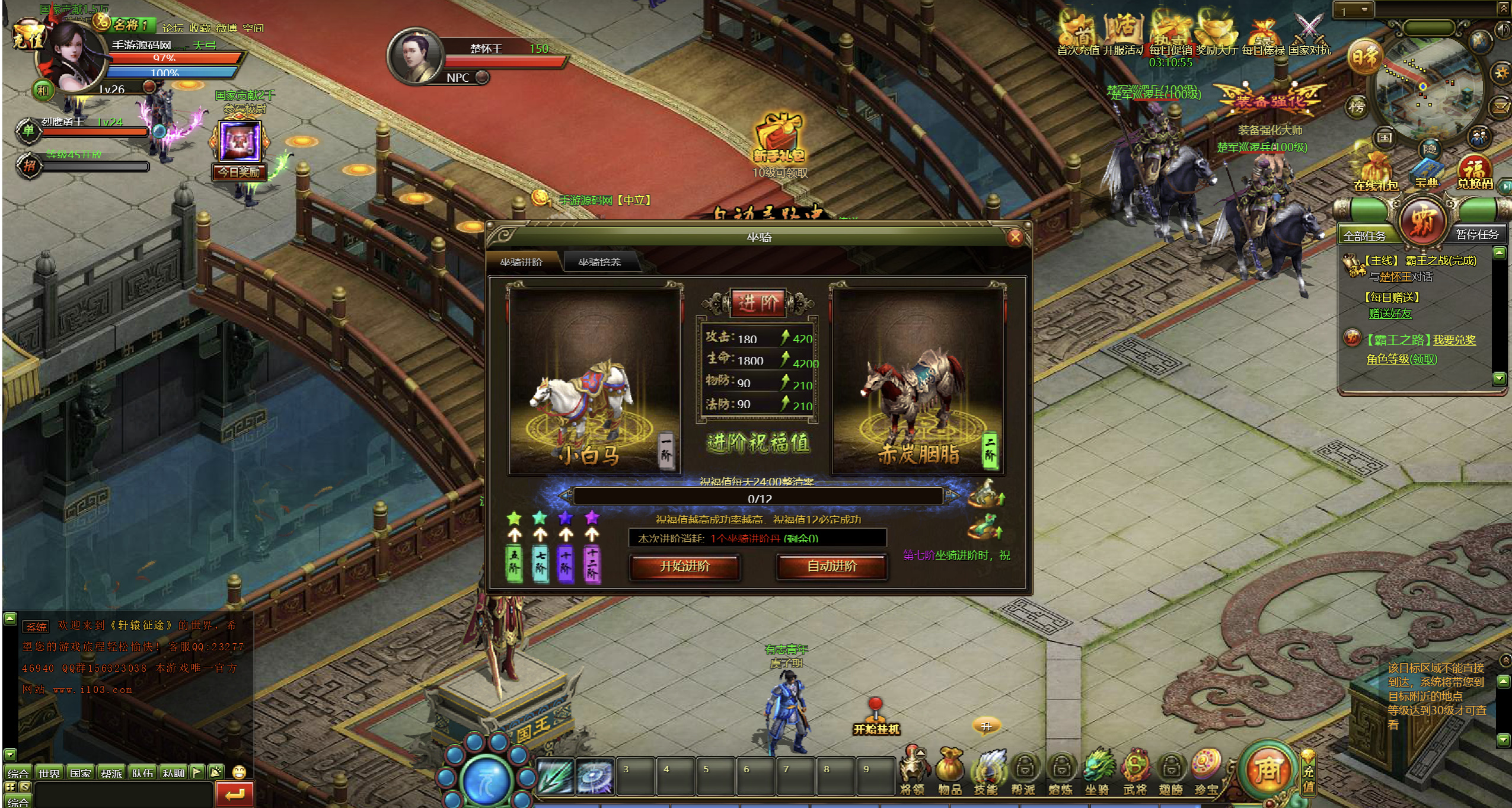Open the chat emoji picker
The height and width of the screenshot is (808, 1512).
pyautogui.click(x=239, y=772)
